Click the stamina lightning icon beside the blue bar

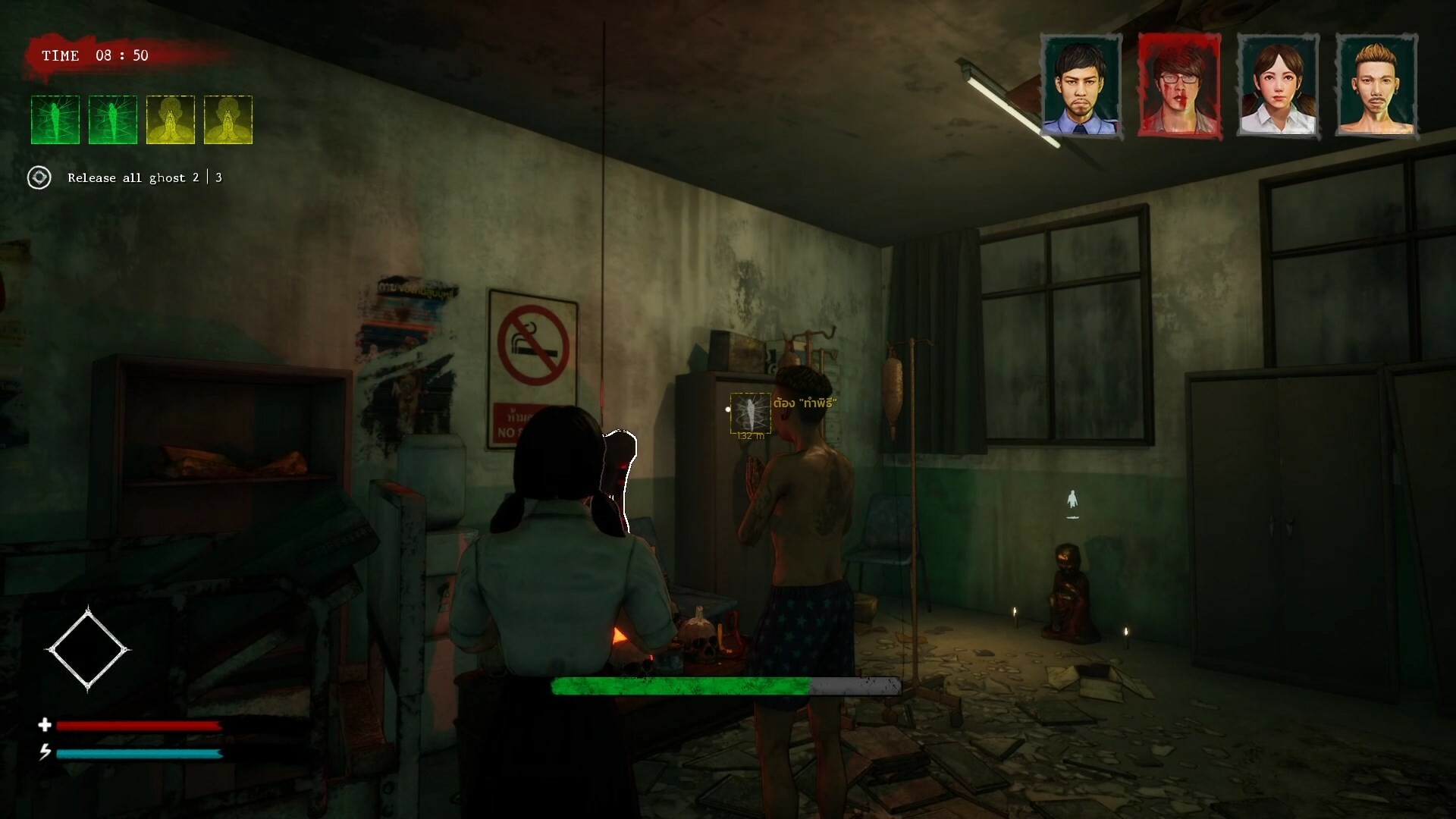coord(45,753)
